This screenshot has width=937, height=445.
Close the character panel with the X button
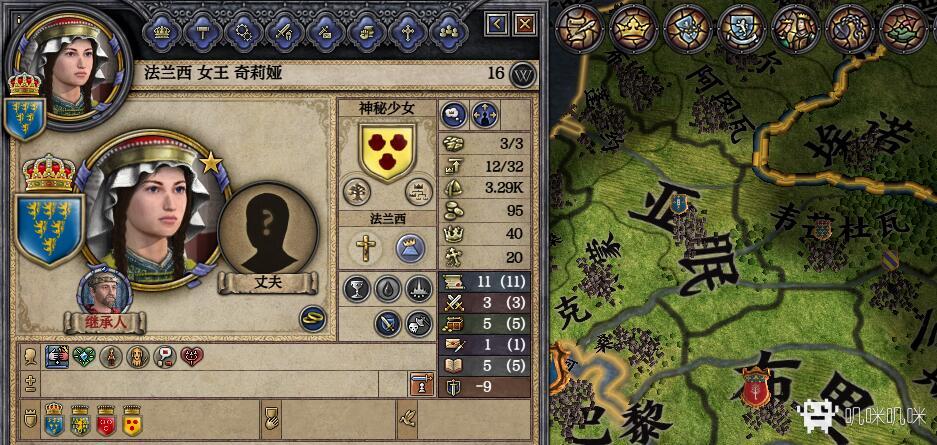521,23
